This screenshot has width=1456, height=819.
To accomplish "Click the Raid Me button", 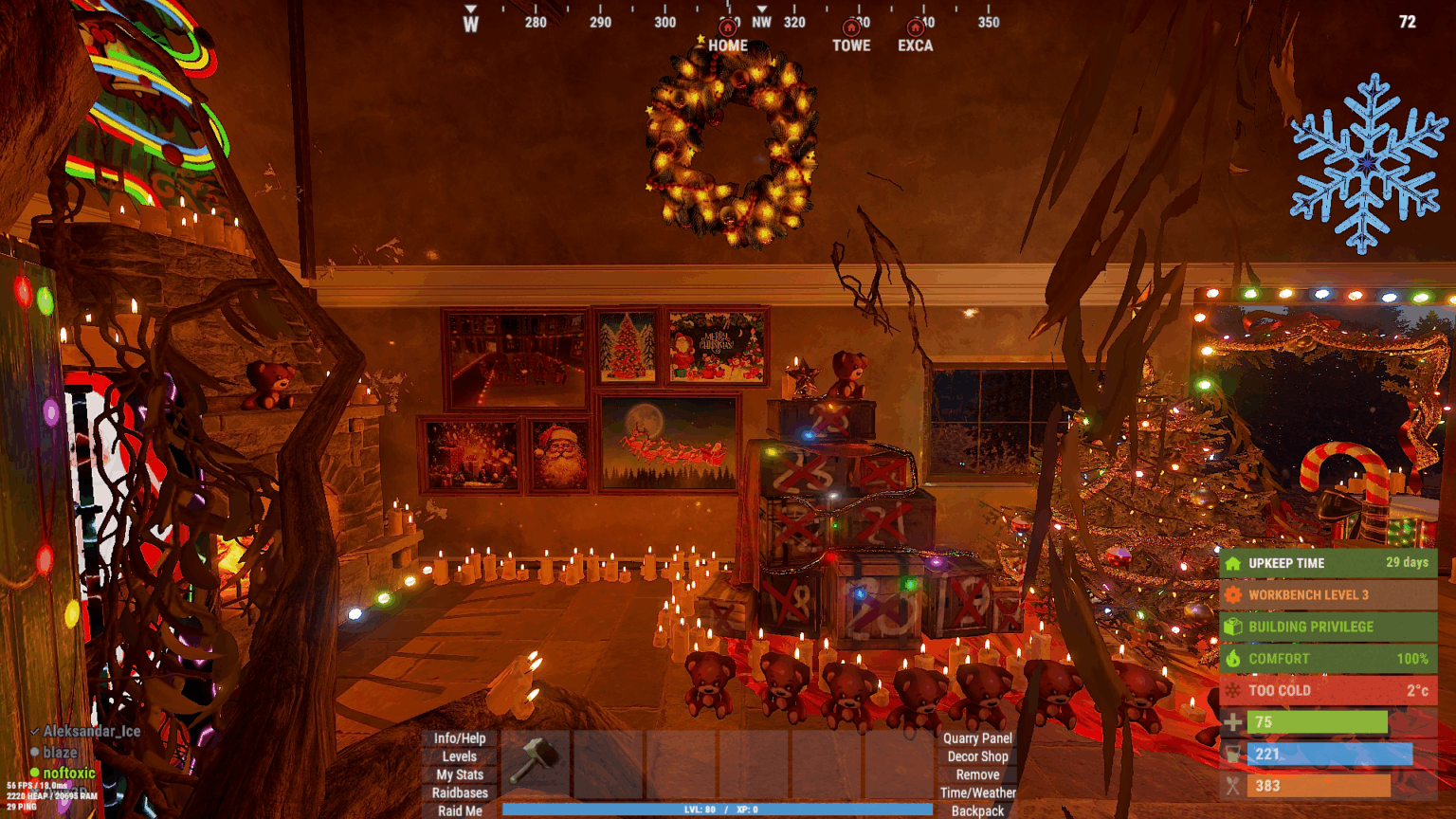I will tap(460, 810).
